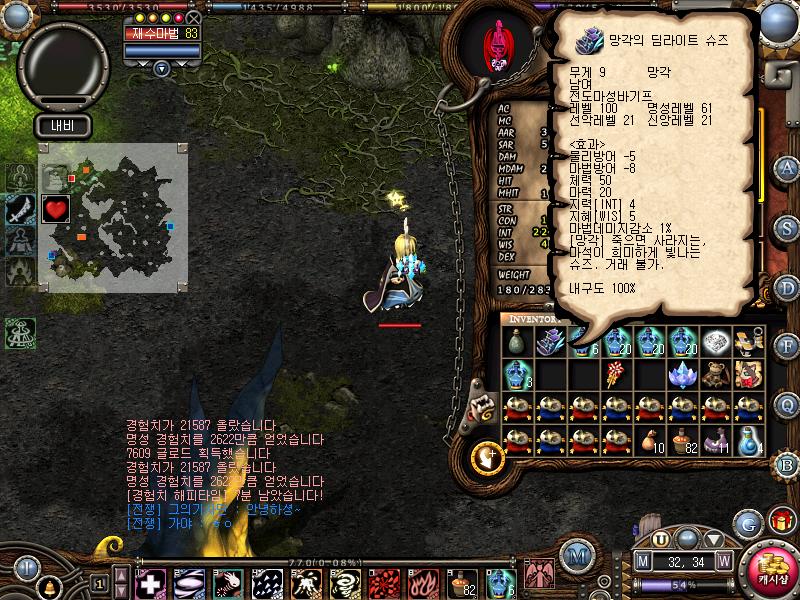Open the minimap overview

(112, 217)
